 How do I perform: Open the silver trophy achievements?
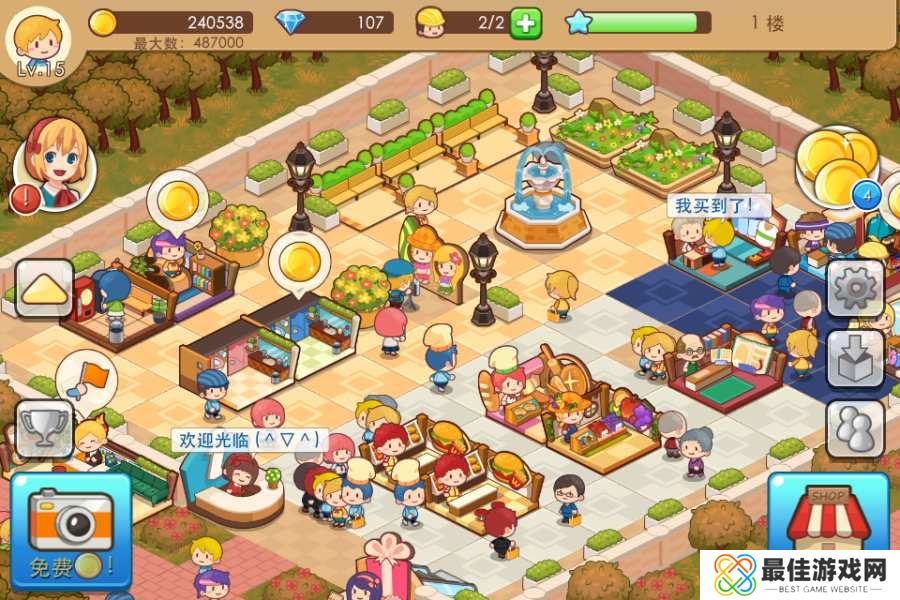(44, 429)
